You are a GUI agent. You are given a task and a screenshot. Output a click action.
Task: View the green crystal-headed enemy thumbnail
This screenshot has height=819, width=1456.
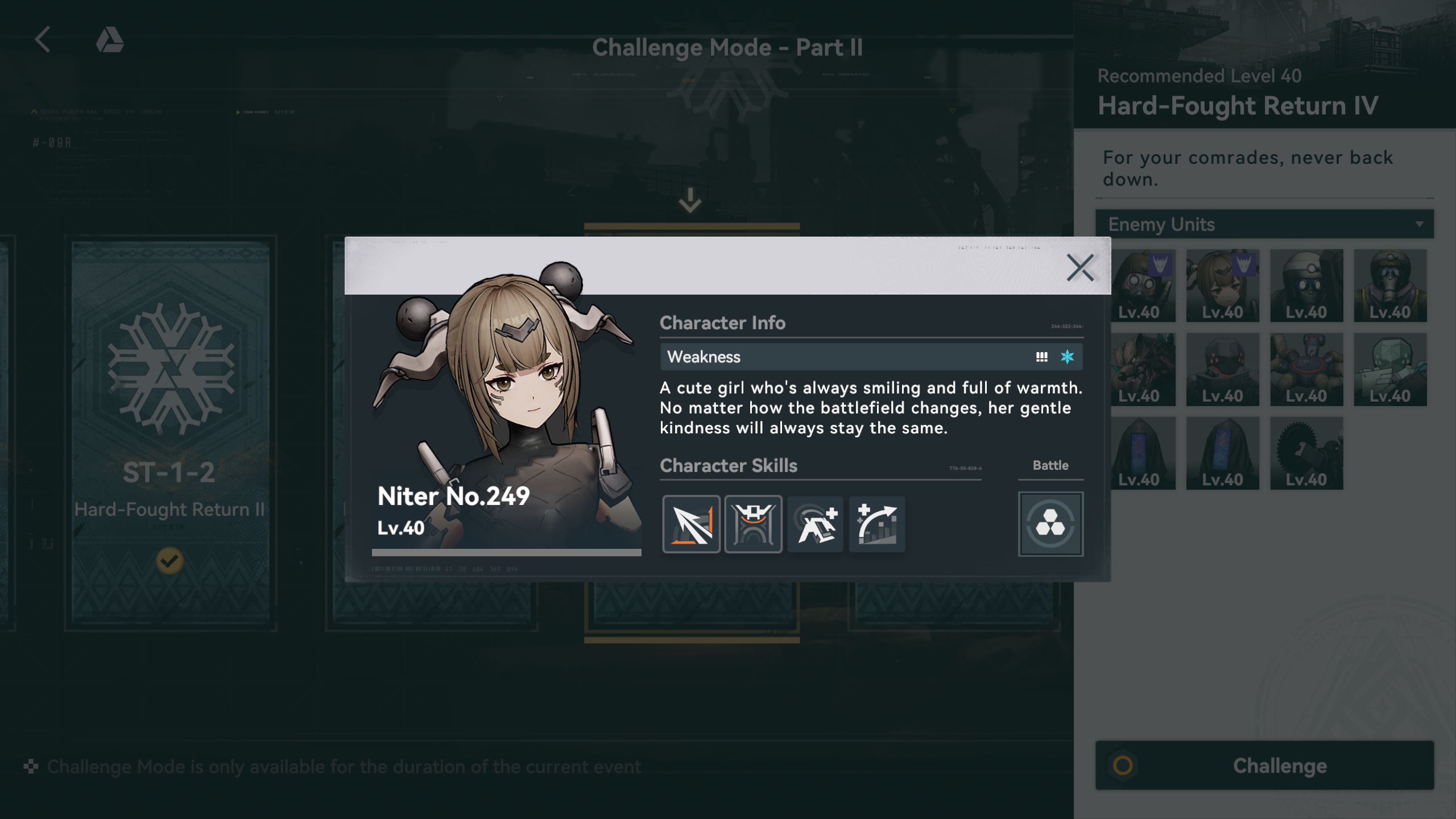pyautogui.click(x=1389, y=369)
